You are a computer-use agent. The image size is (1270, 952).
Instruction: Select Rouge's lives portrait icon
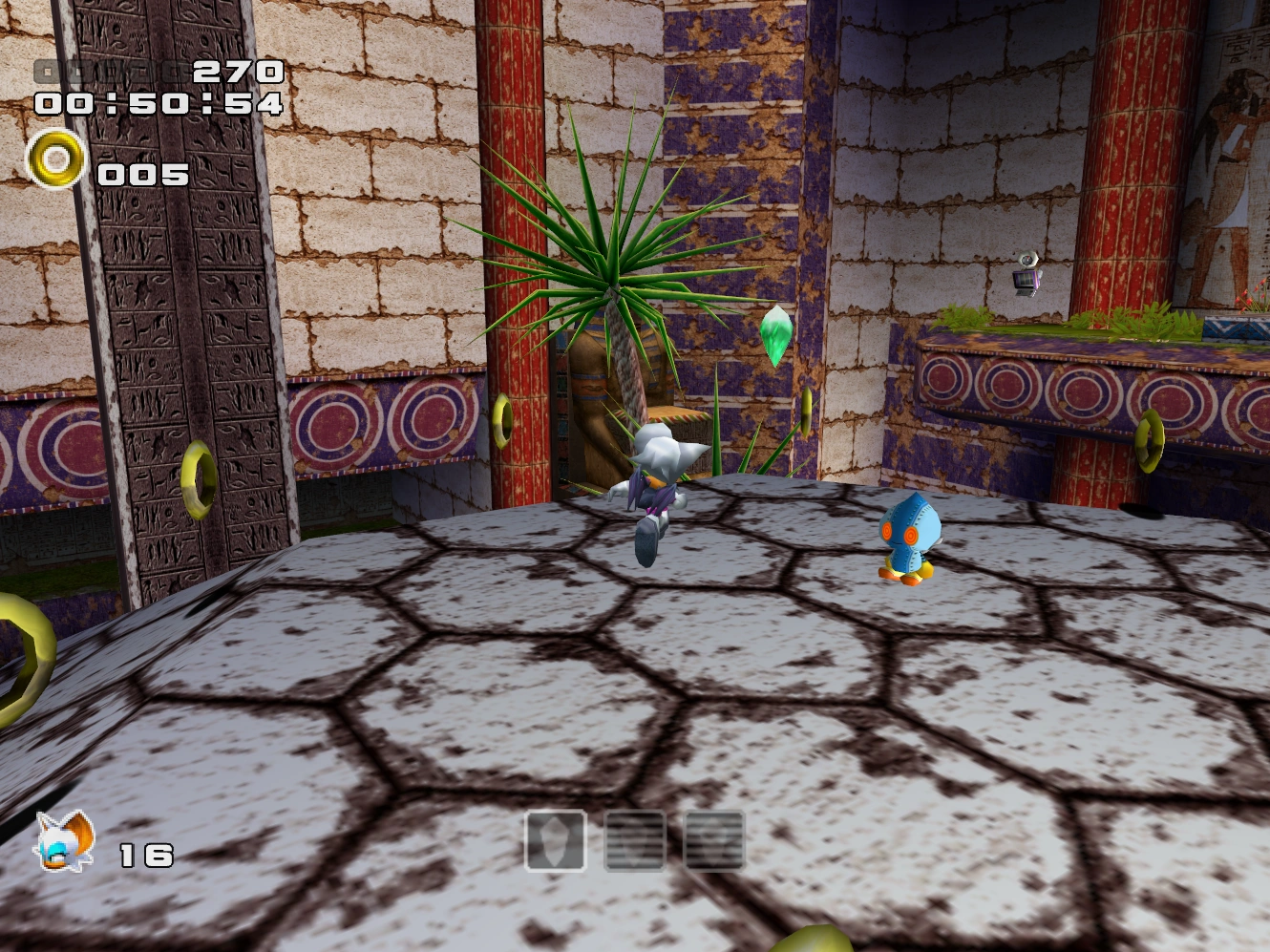(x=65, y=840)
